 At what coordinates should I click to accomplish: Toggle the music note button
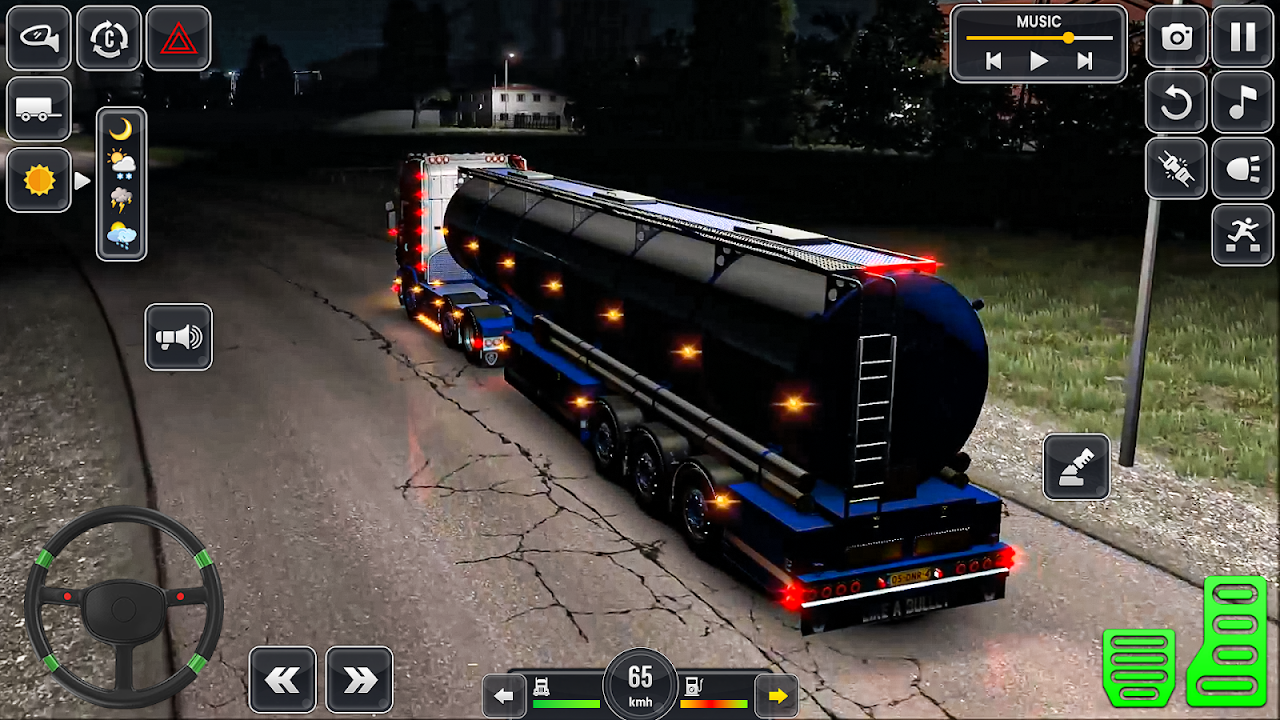coord(1243,102)
